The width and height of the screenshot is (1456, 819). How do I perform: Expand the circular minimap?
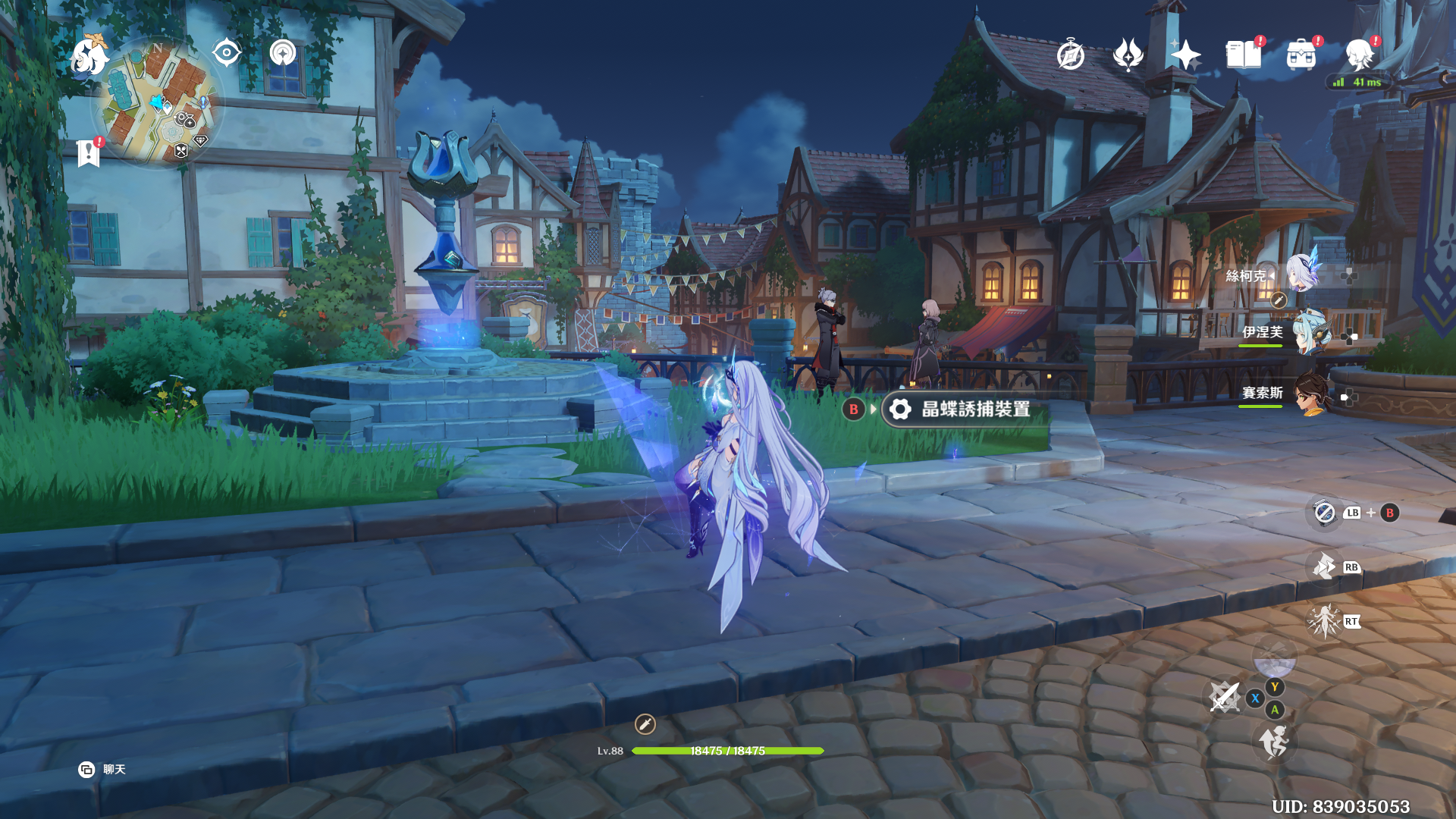coord(158,102)
